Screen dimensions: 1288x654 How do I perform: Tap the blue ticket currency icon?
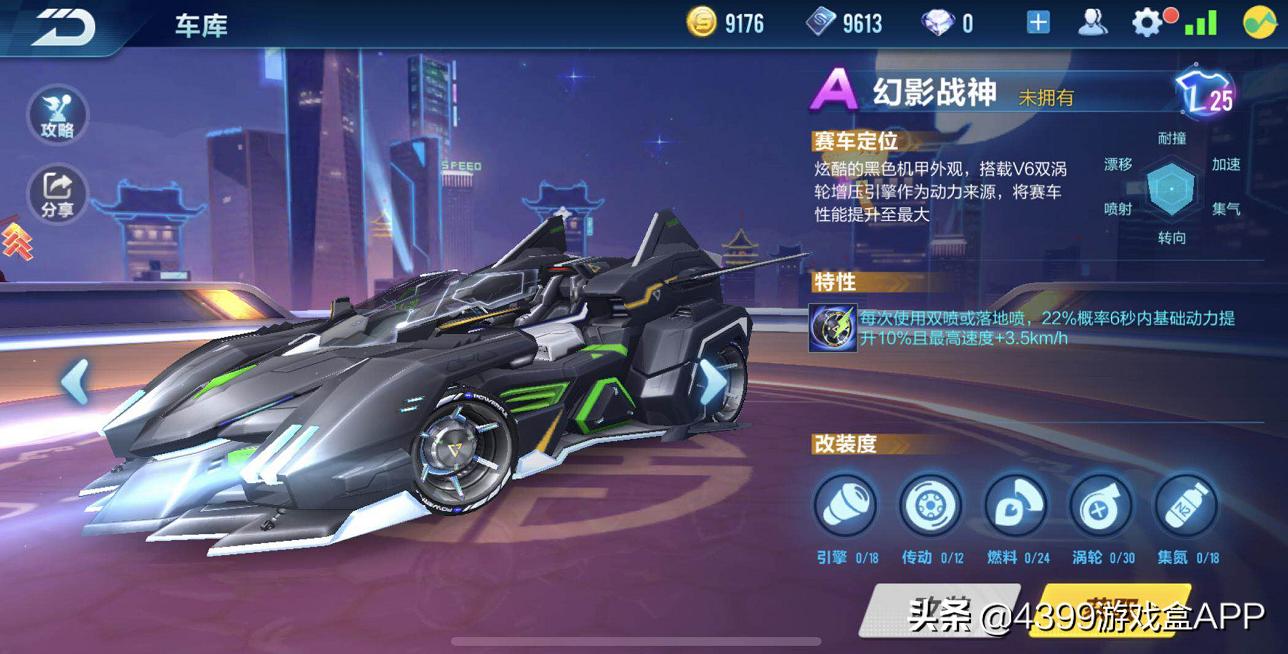(821, 23)
